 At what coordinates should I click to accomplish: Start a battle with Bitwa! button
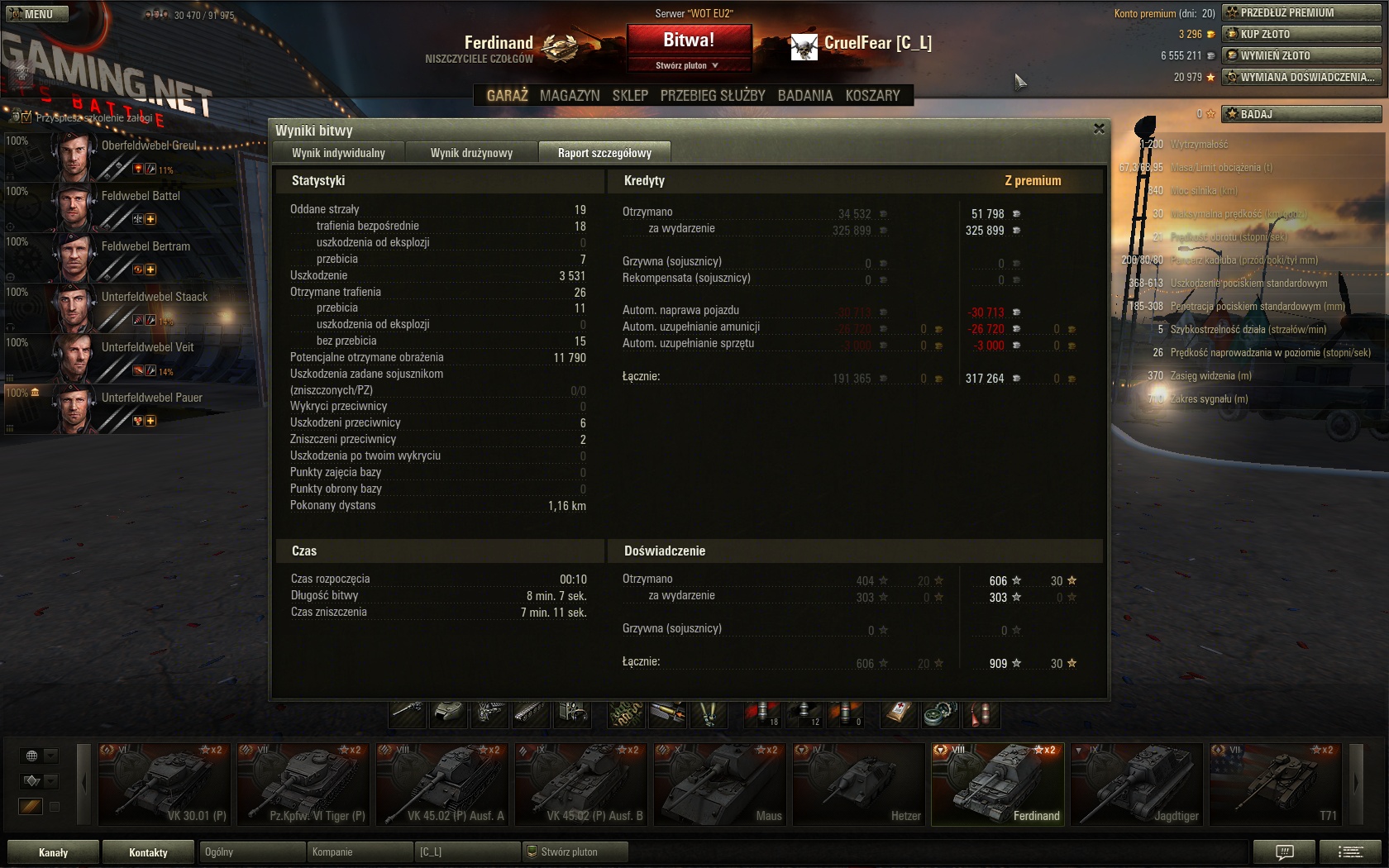click(x=689, y=40)
